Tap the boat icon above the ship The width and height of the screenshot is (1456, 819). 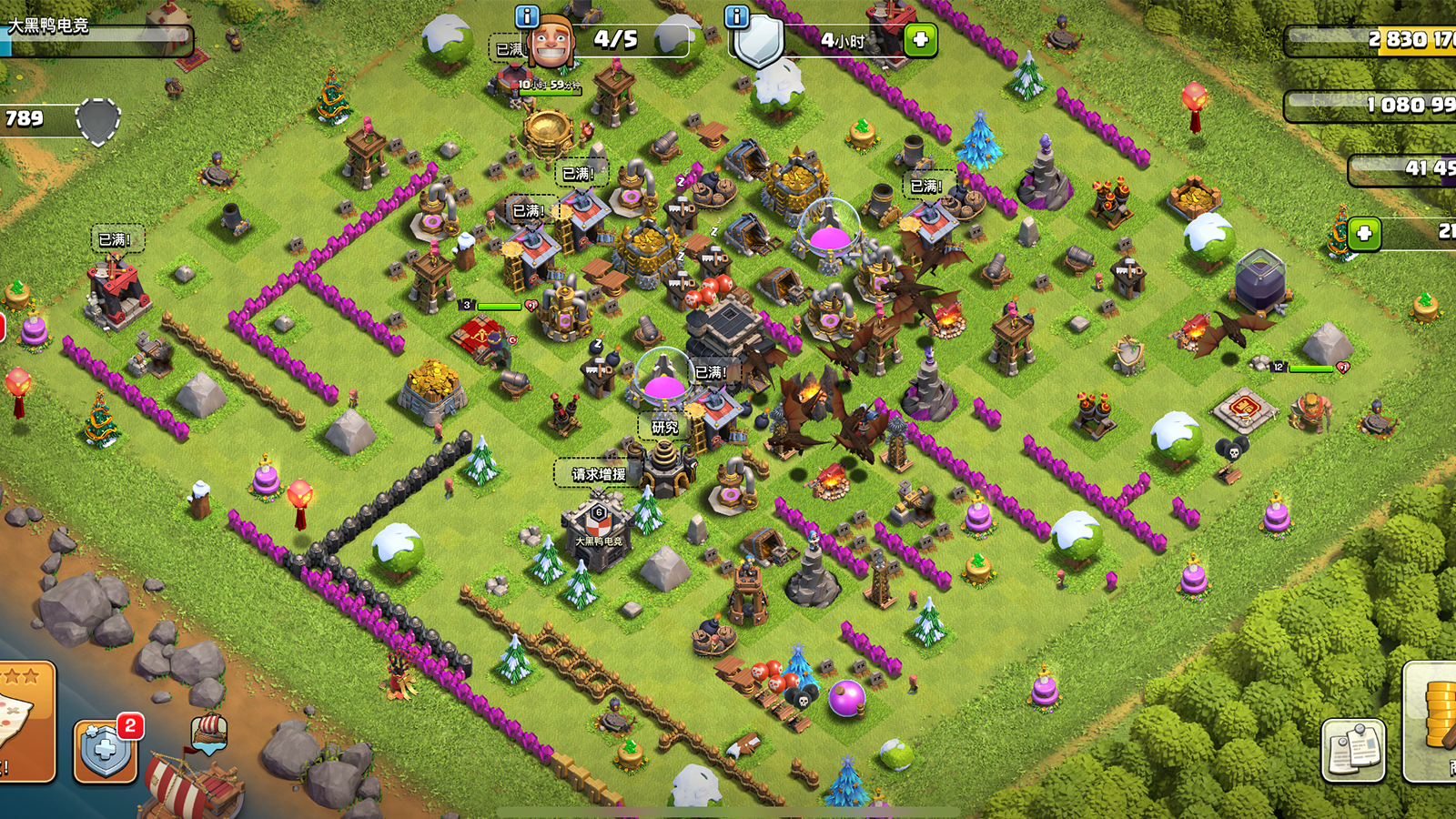point(208,731)
